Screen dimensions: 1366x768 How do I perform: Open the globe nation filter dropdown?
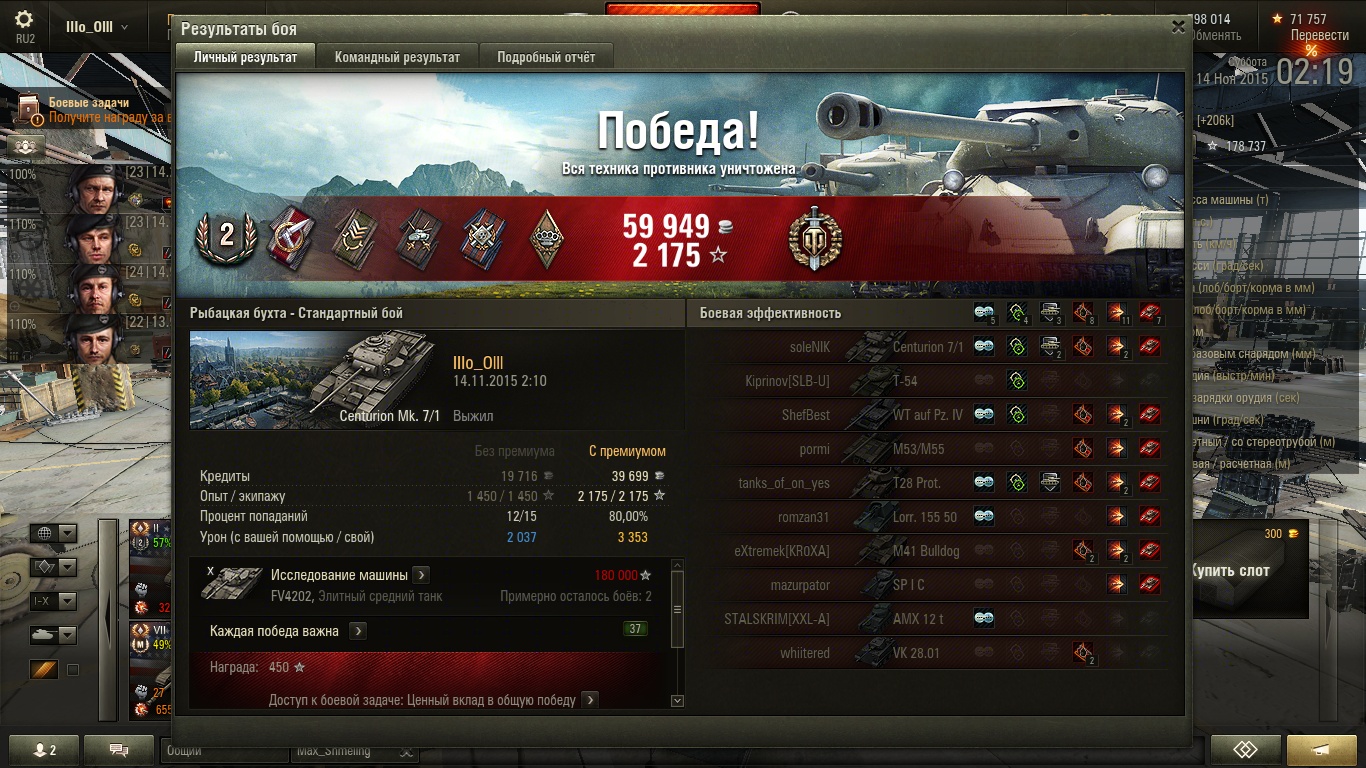pos(53,533)
